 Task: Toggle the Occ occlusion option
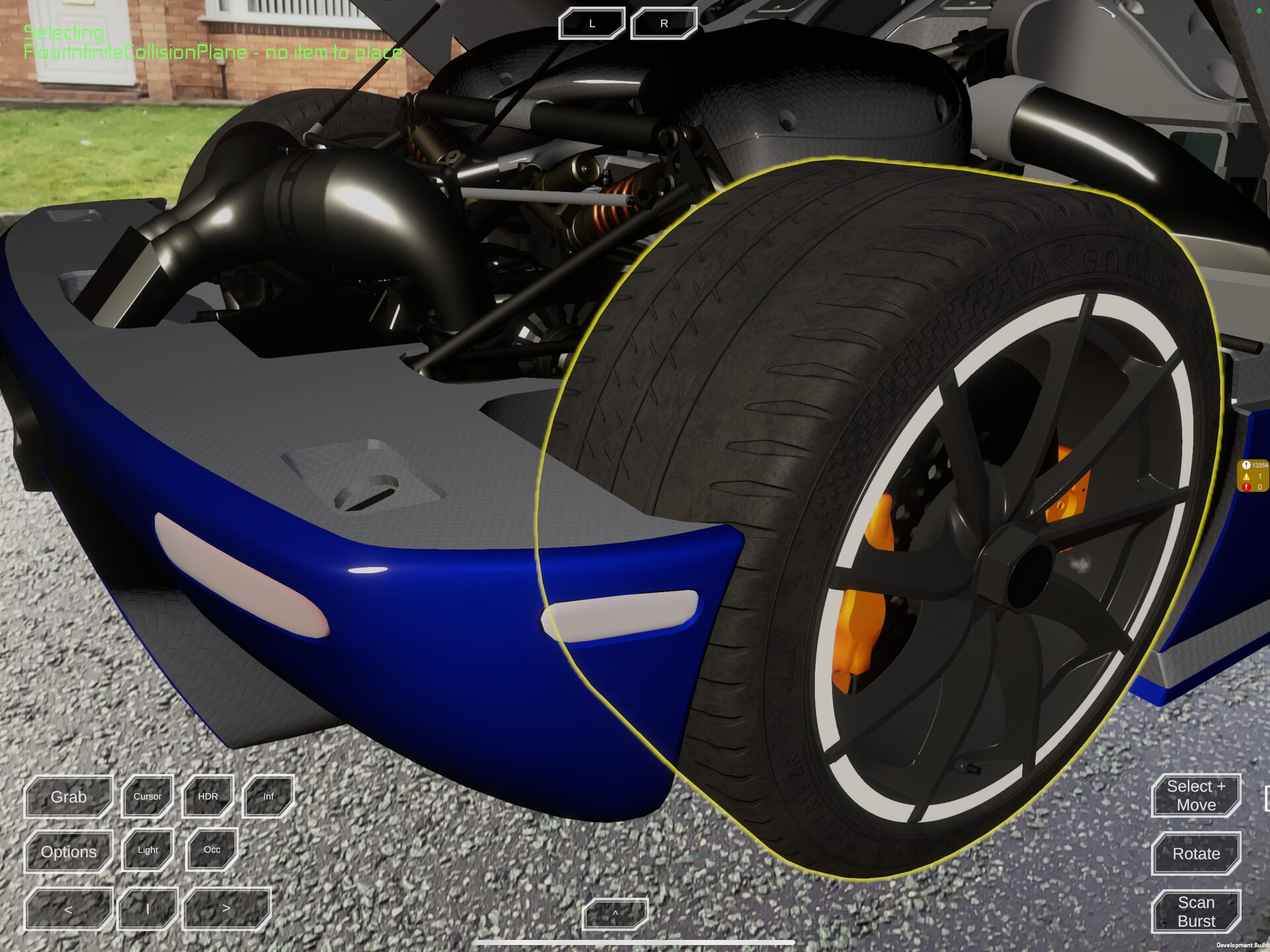(210, 851)
